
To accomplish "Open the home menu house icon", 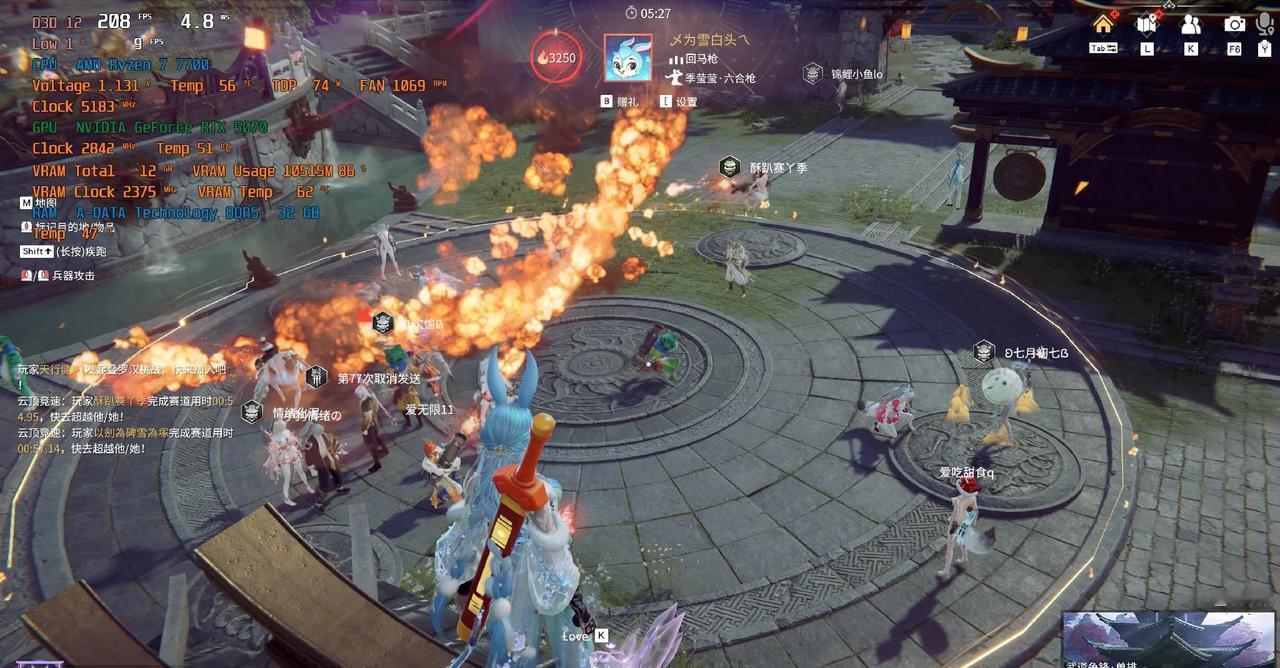I will click(1103, 23).
